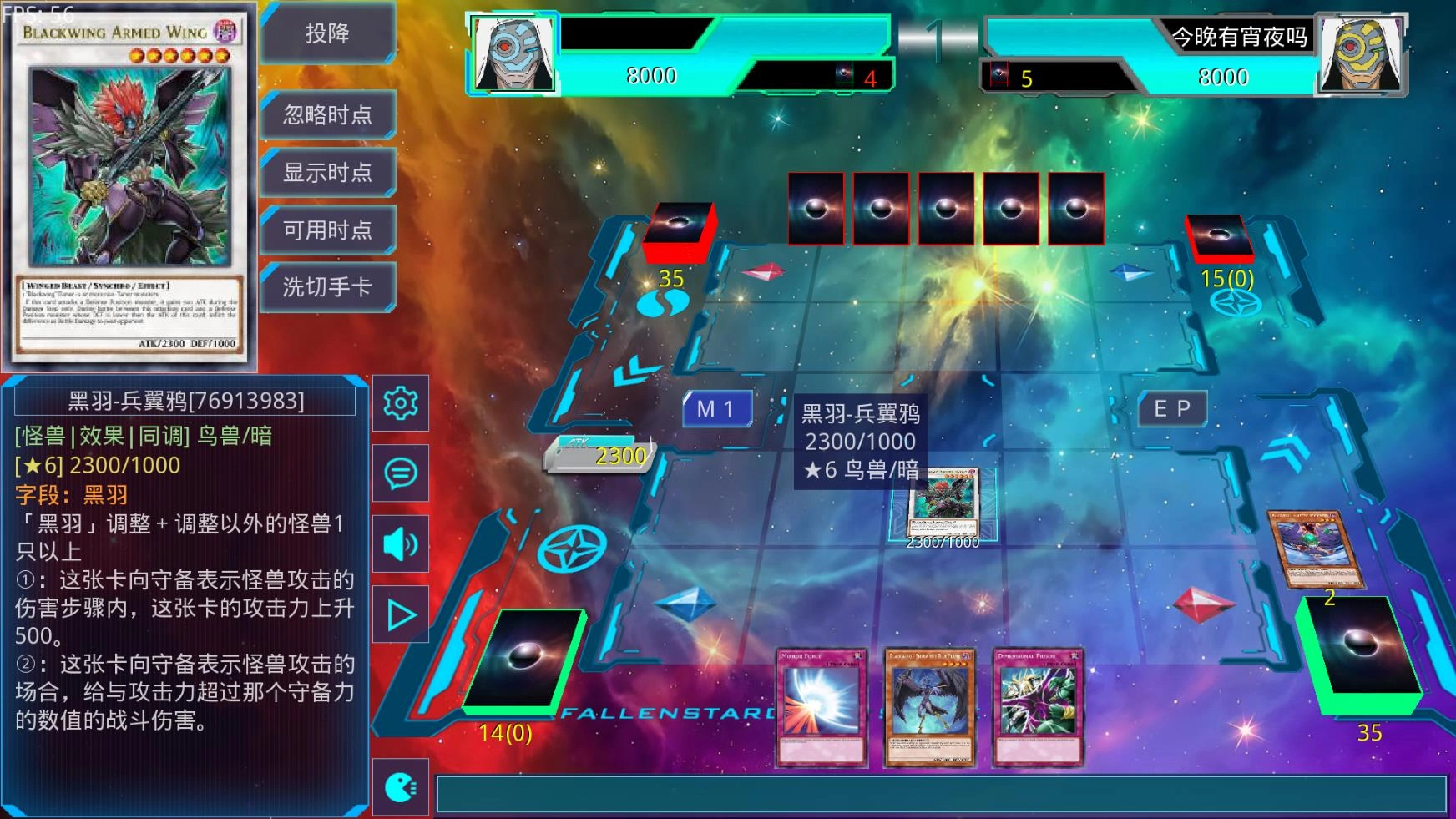Toggle 显示时点 (show timing) option

327,172
